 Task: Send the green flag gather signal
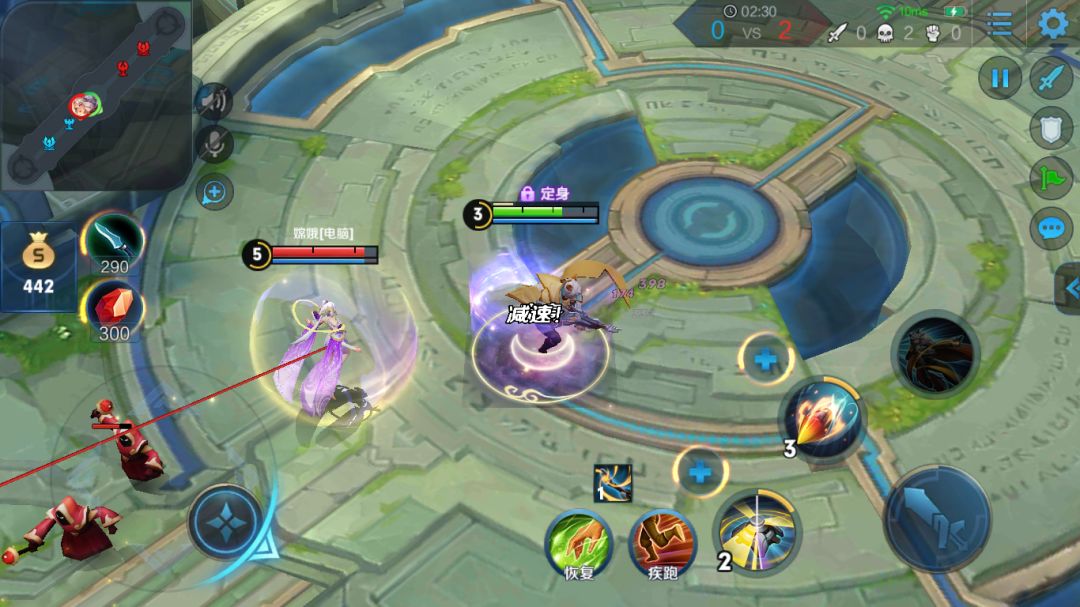pos(1051,178)
